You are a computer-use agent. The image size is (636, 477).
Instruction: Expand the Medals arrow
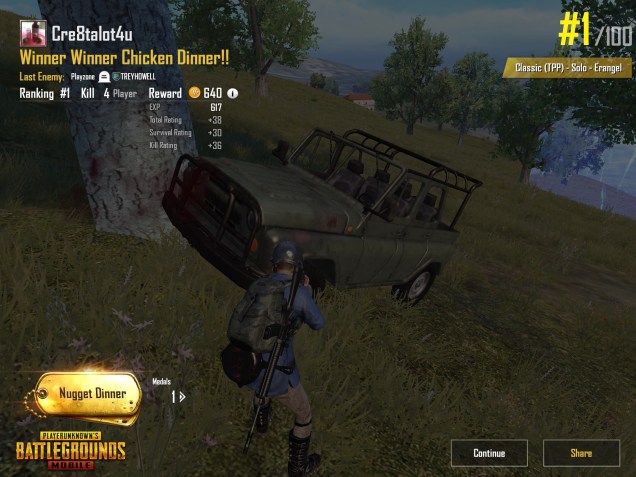click(x=180, y=396)
